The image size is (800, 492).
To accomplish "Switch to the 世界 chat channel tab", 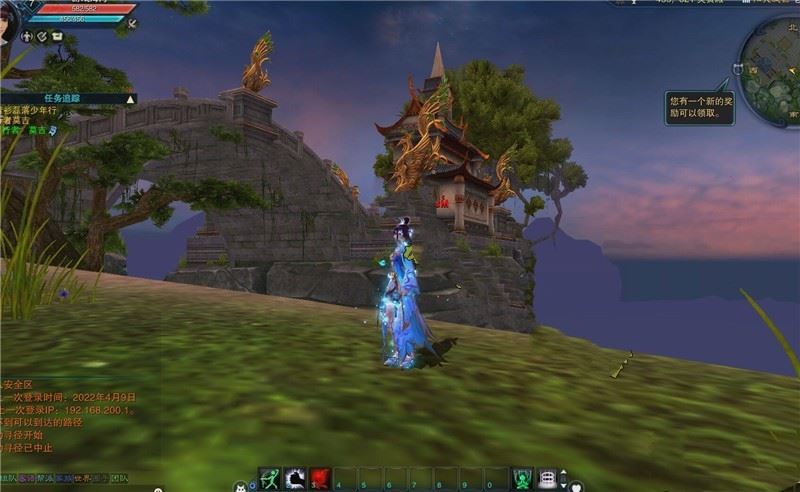I will pyautogui.click(x=82, y=478).
